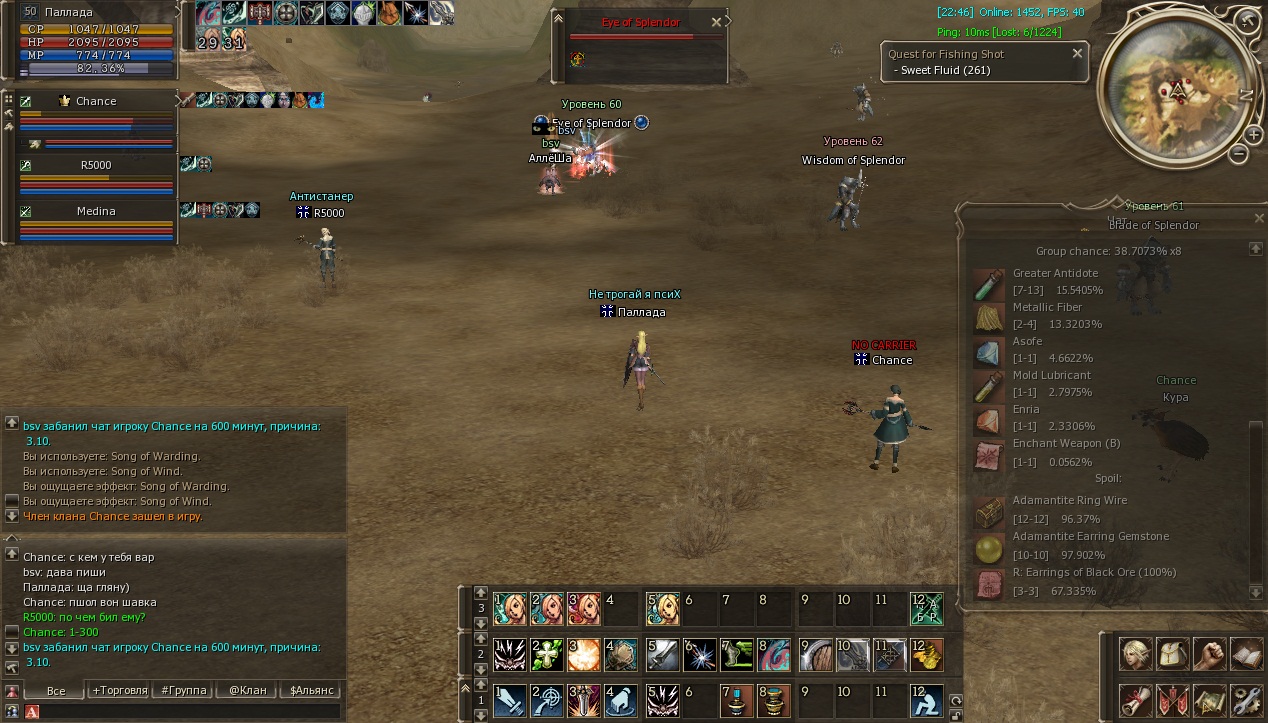
Task: Activate the green cross heal skill on hotbar
Action: tap(546, 654)
